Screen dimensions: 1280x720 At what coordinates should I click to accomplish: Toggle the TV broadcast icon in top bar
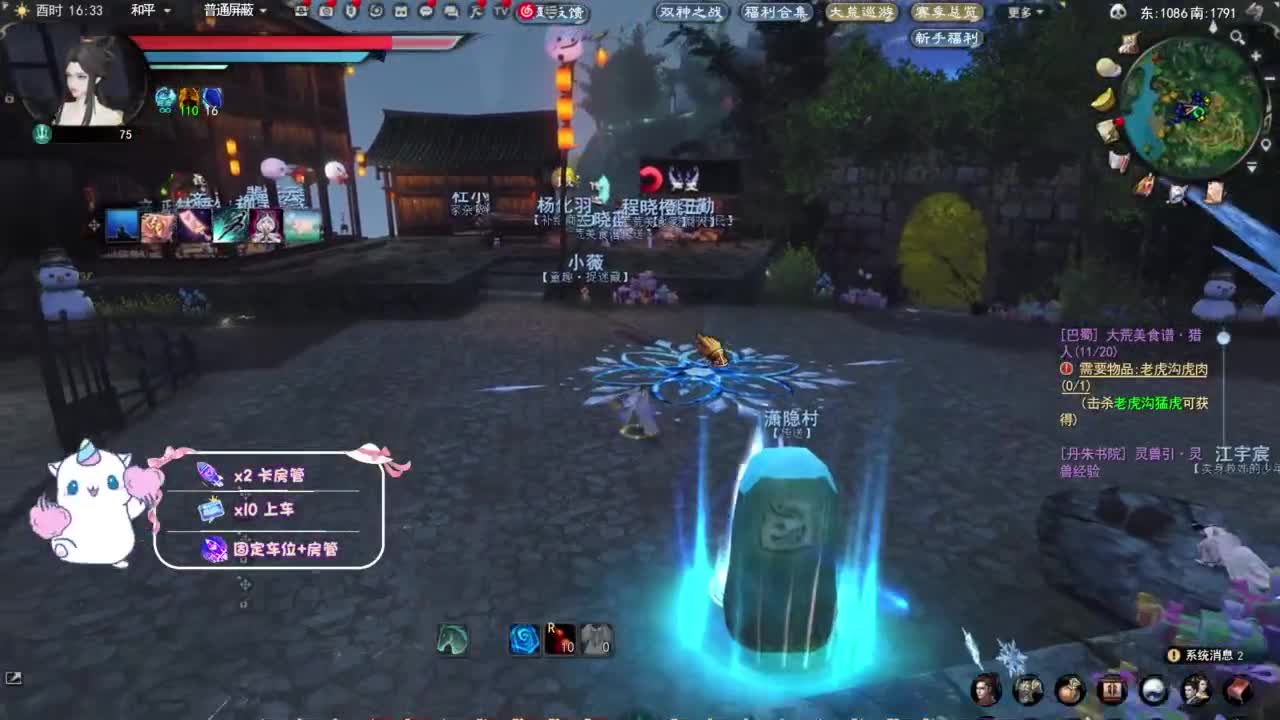click(x=504, y=11)
